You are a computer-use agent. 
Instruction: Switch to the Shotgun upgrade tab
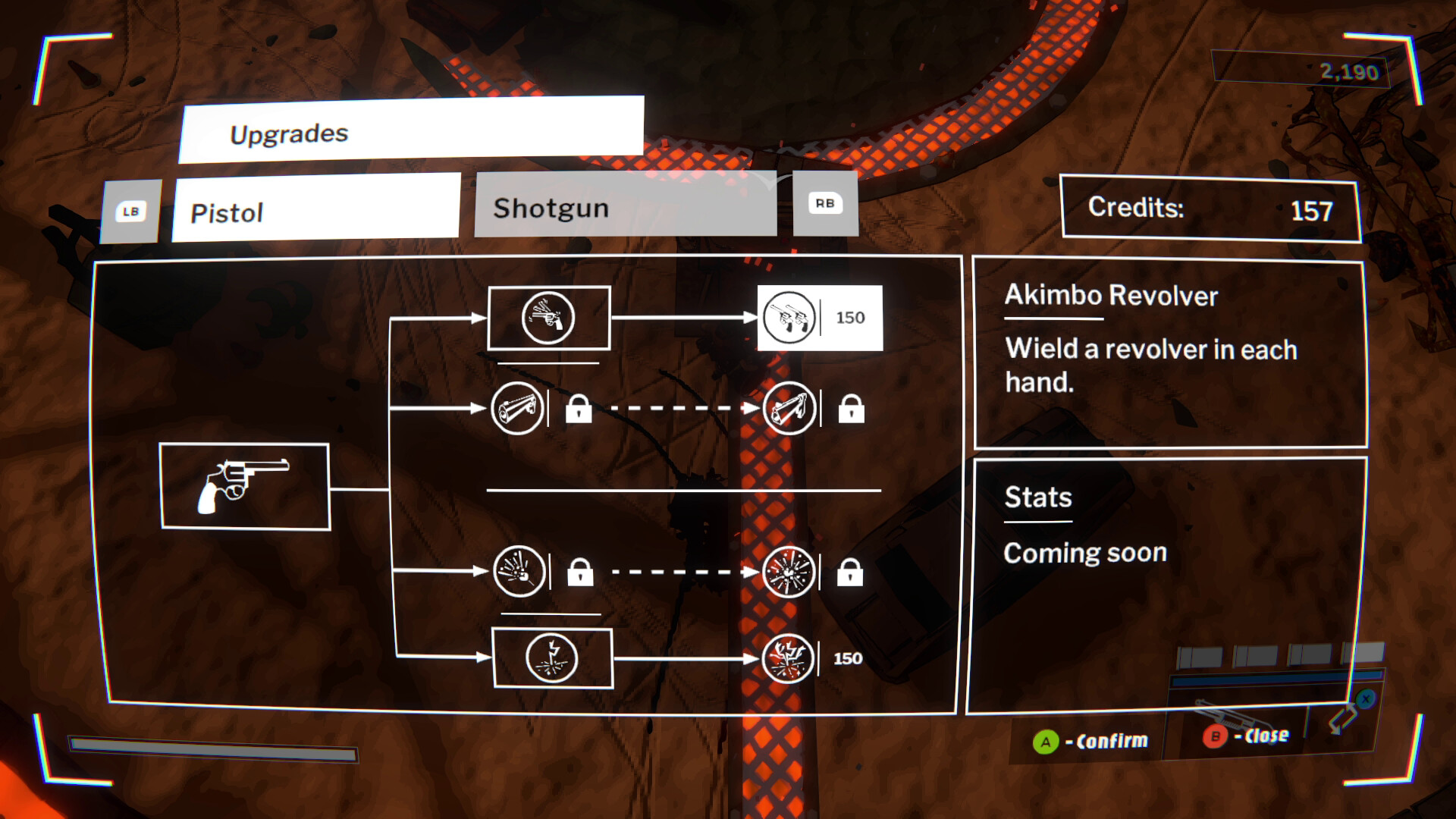(x=624, y=207)
